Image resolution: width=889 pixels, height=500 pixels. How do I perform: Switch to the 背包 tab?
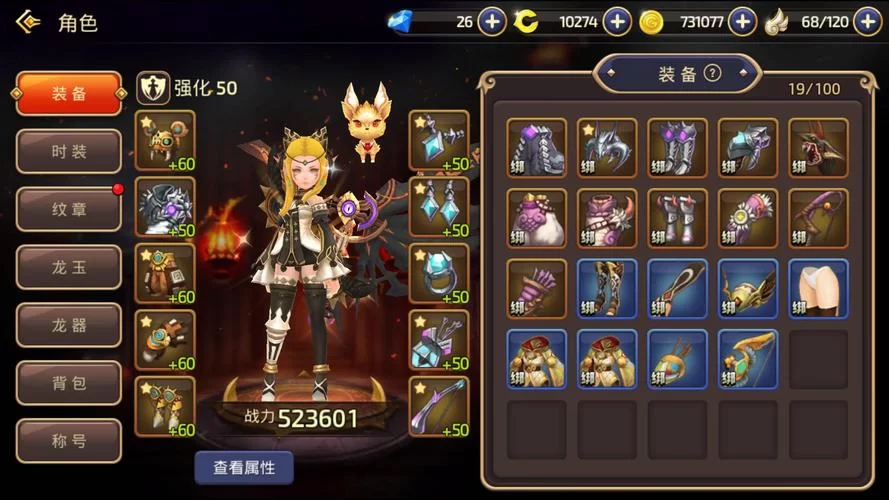point(69,383)
